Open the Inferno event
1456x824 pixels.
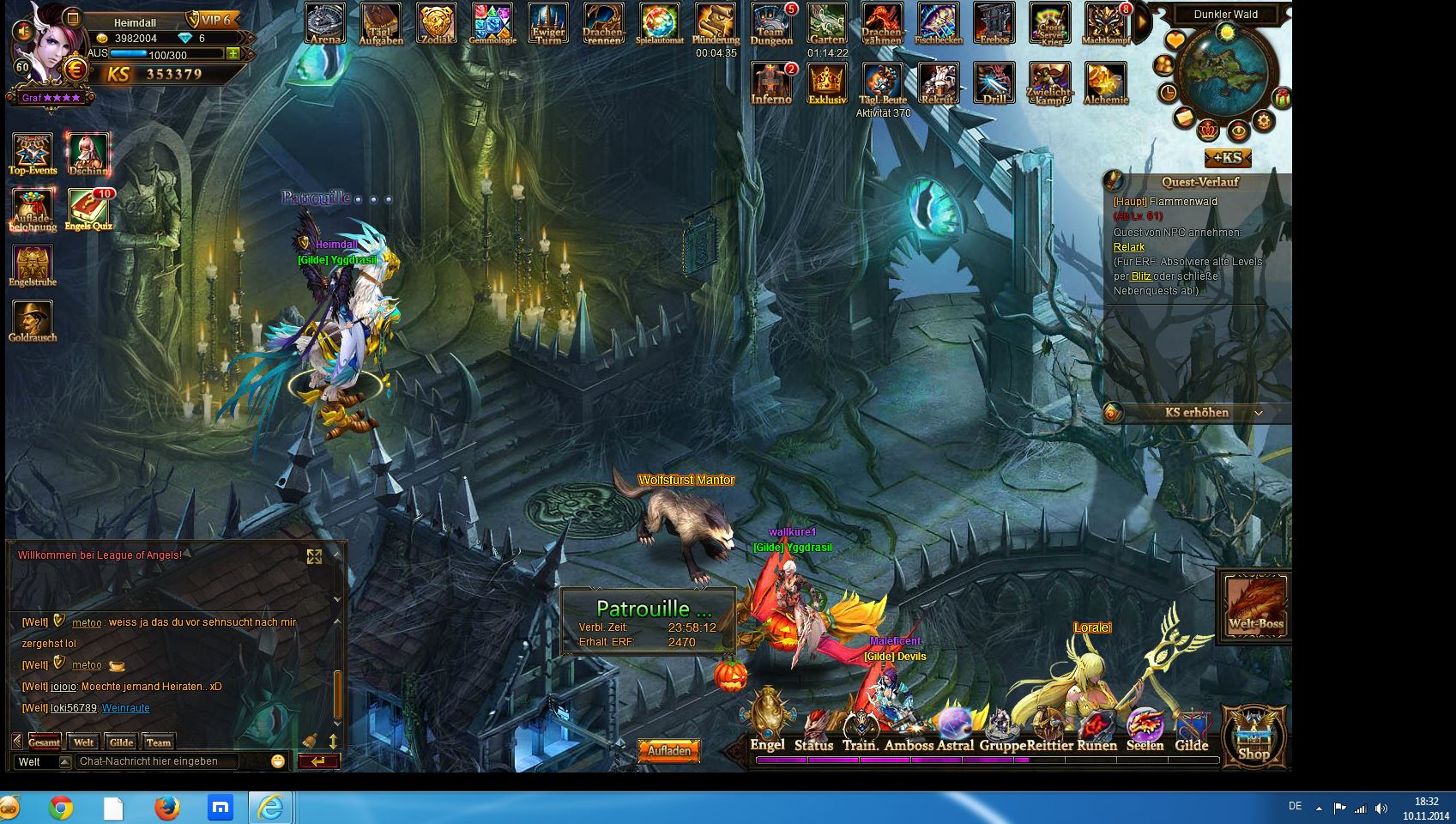pos(770,83)
